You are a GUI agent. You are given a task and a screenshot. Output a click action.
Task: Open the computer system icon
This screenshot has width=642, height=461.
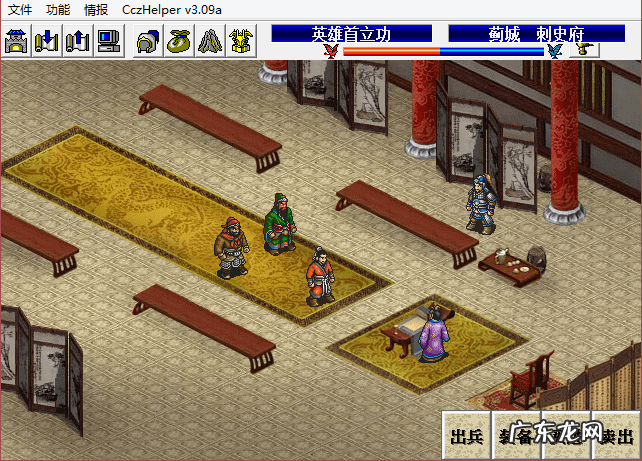(x=108, y=41)
